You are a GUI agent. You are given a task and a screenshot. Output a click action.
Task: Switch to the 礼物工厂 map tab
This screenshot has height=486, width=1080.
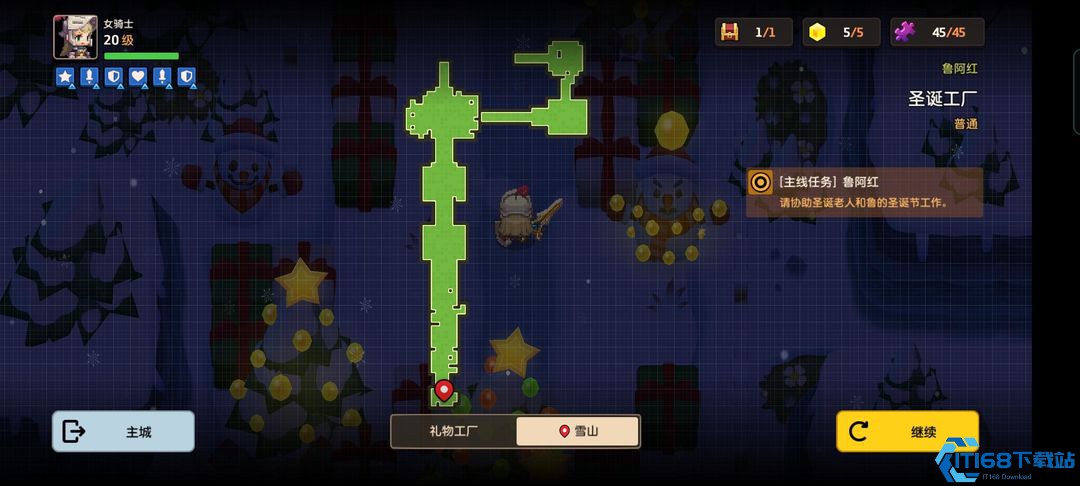click(x=453, y=432)
